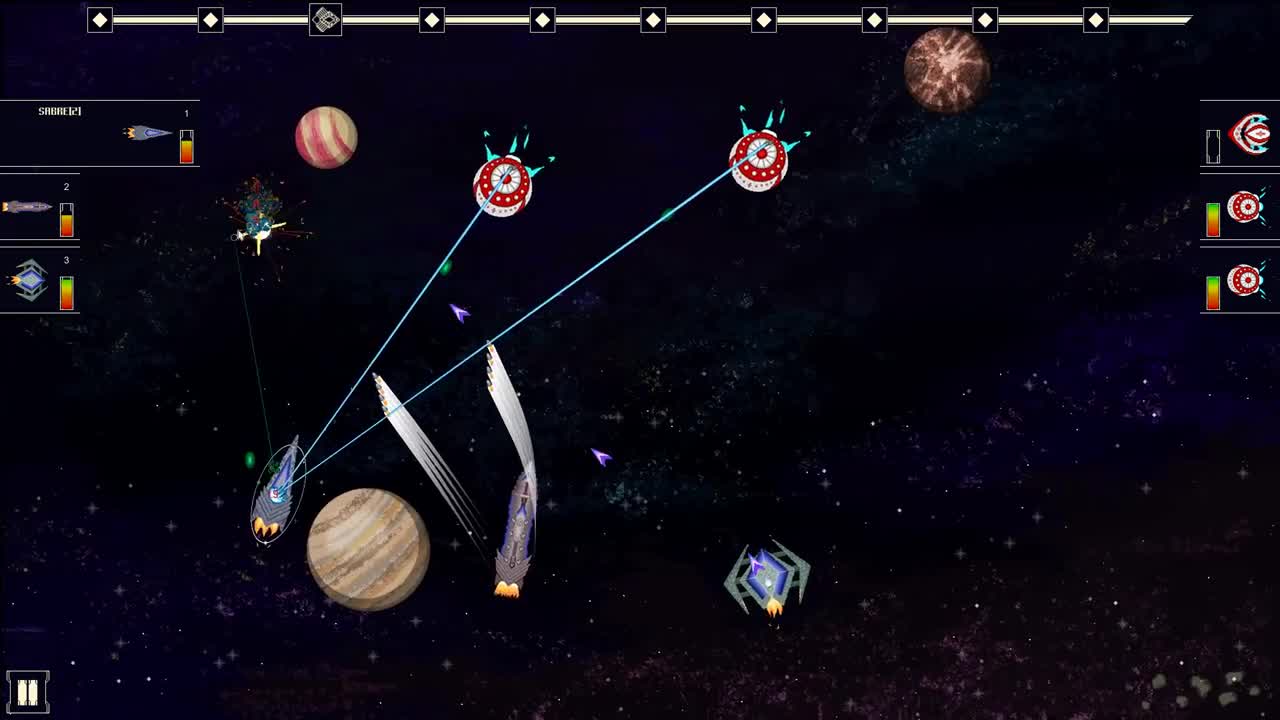Click the middle red saucer portrait in the right panel
This screenshot has height=720, width=1280.
tap(1247, 207)
